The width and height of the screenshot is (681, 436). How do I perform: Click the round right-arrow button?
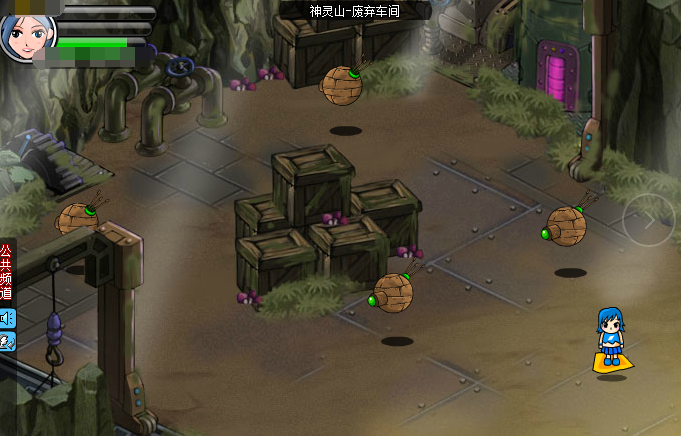(648, 220)
